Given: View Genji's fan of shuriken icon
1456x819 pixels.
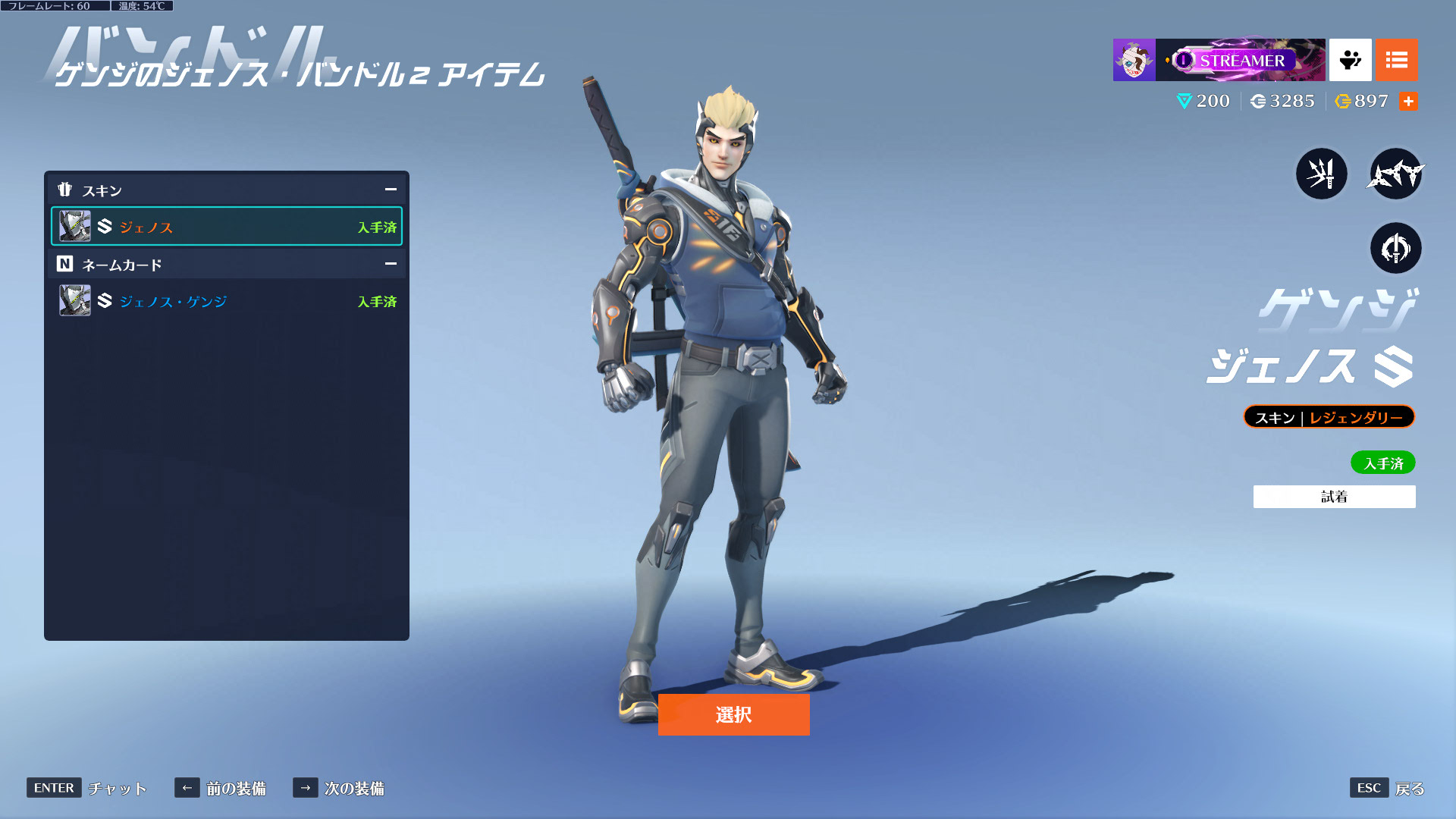Looking at the screenshot, I should click(1395, 174).
